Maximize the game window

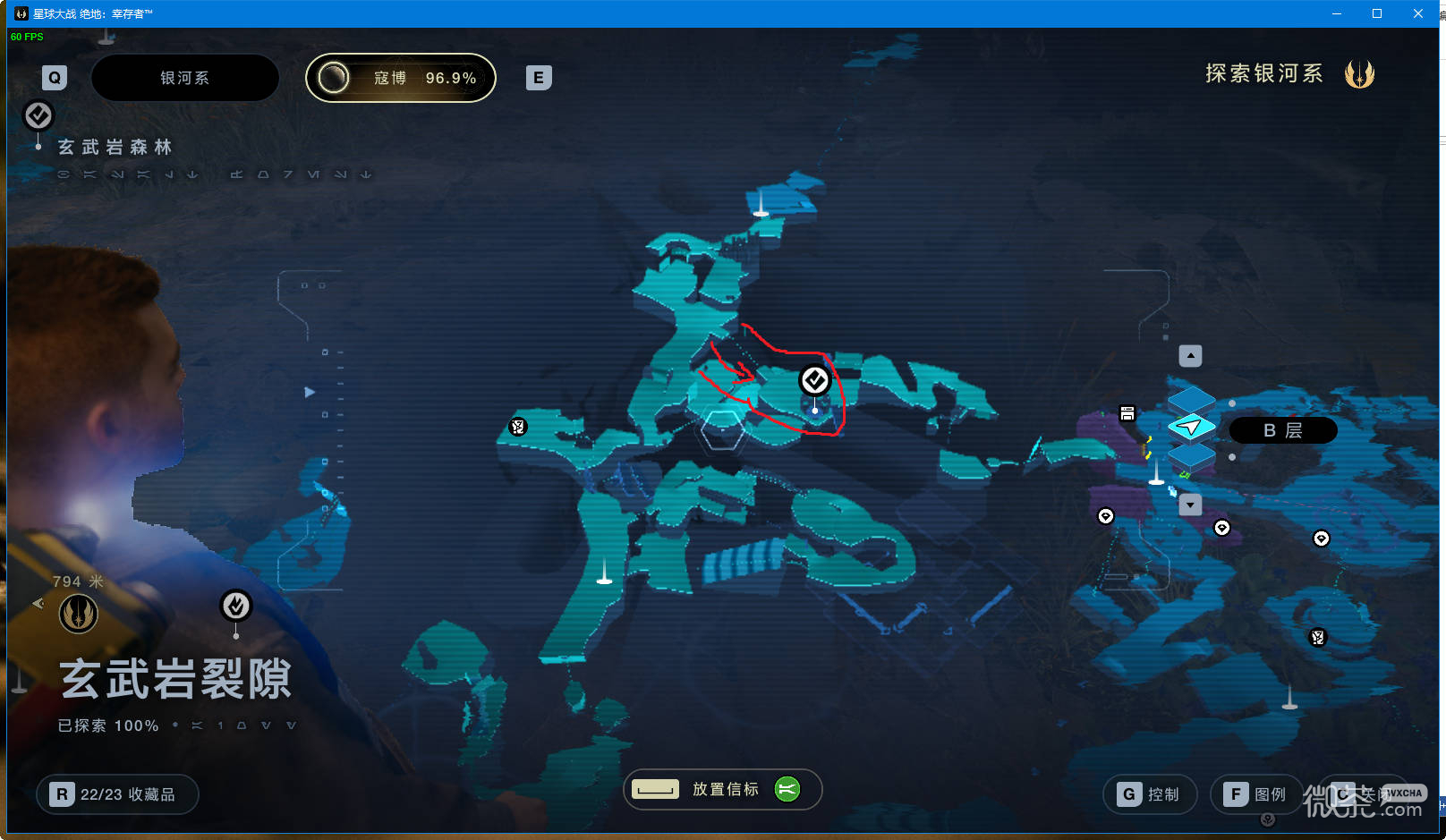[1377, 13]
